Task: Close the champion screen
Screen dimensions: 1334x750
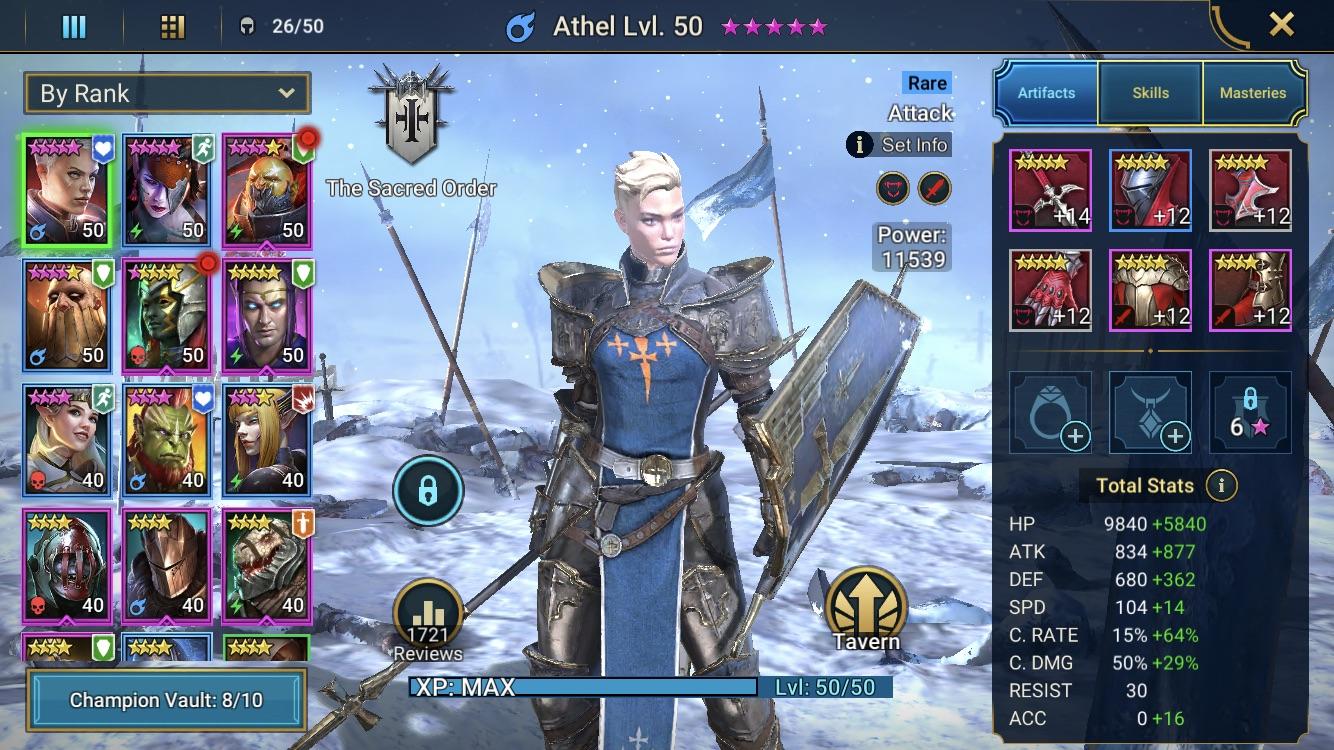Action: [x=1281, y=25]
